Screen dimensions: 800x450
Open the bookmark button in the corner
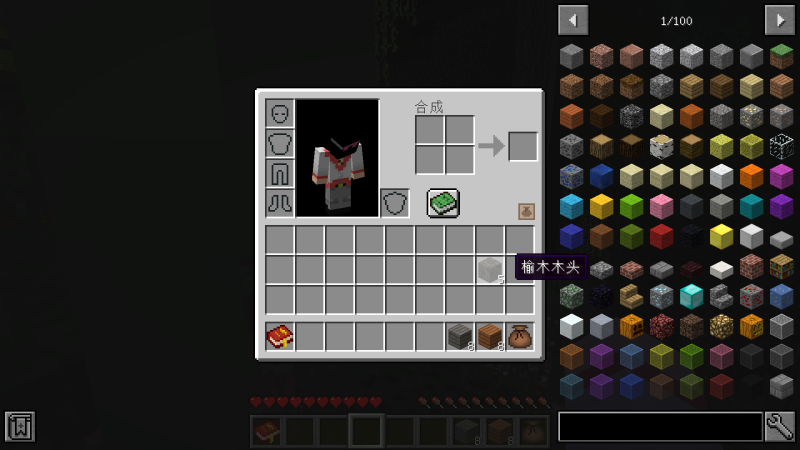click(x=19, y=426)
